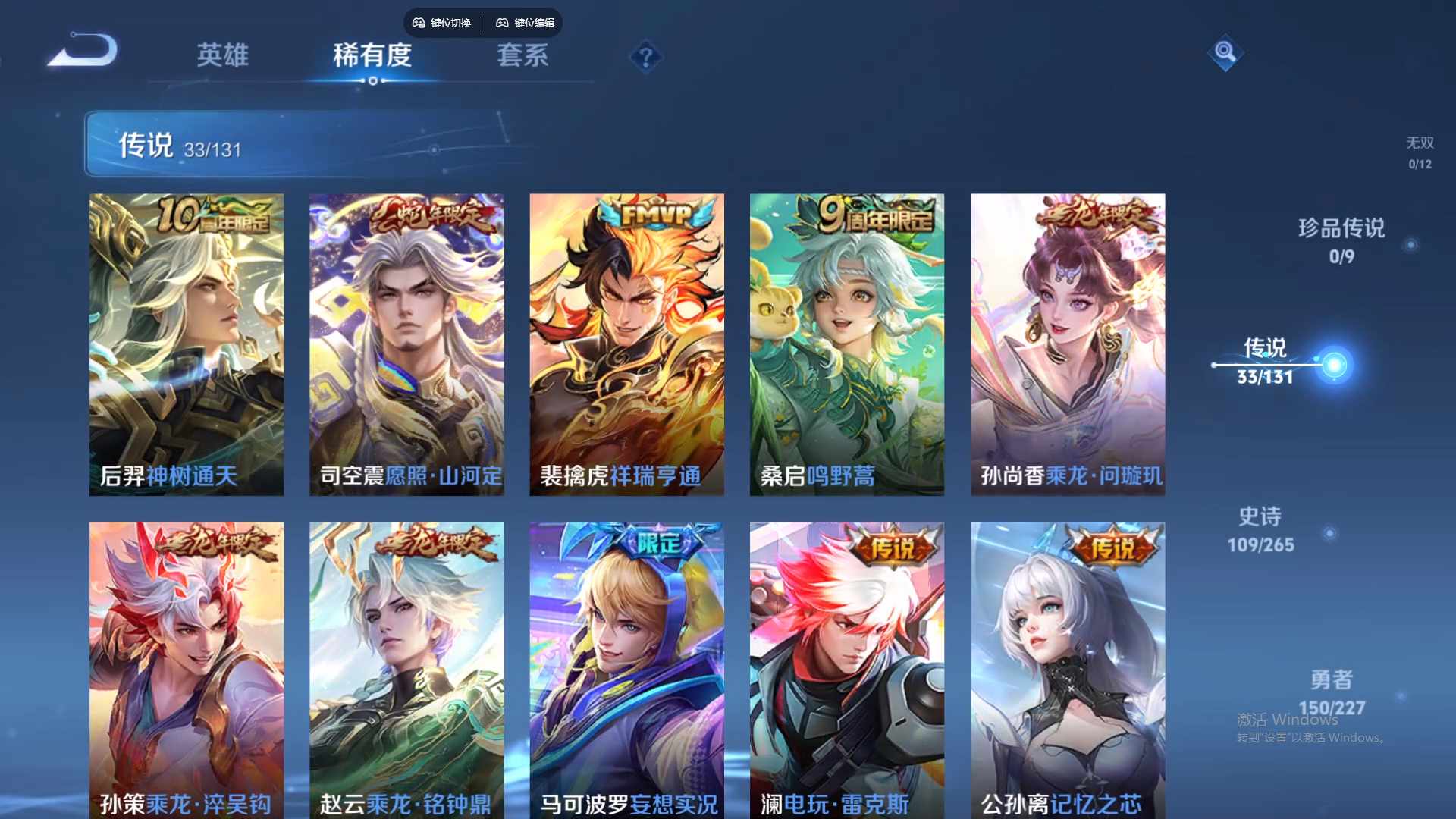Switch to the 英雄 tab
This screenshot has width=1456, height=819.
(x=224, y=55)
